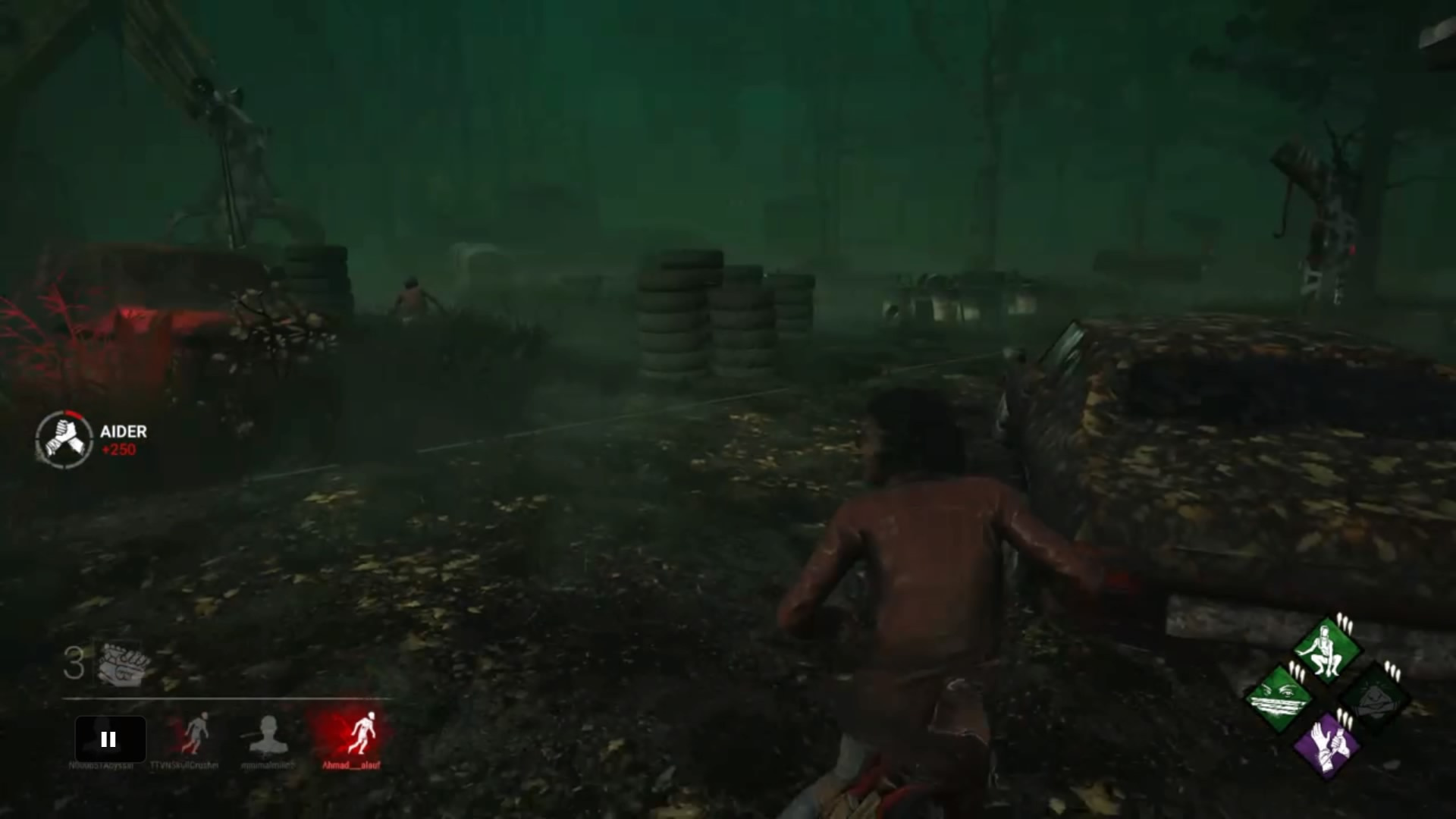The width and height of the screenshot is (1456, 819).
Task: Click the AIDER label text
Action: coord(125,432)
